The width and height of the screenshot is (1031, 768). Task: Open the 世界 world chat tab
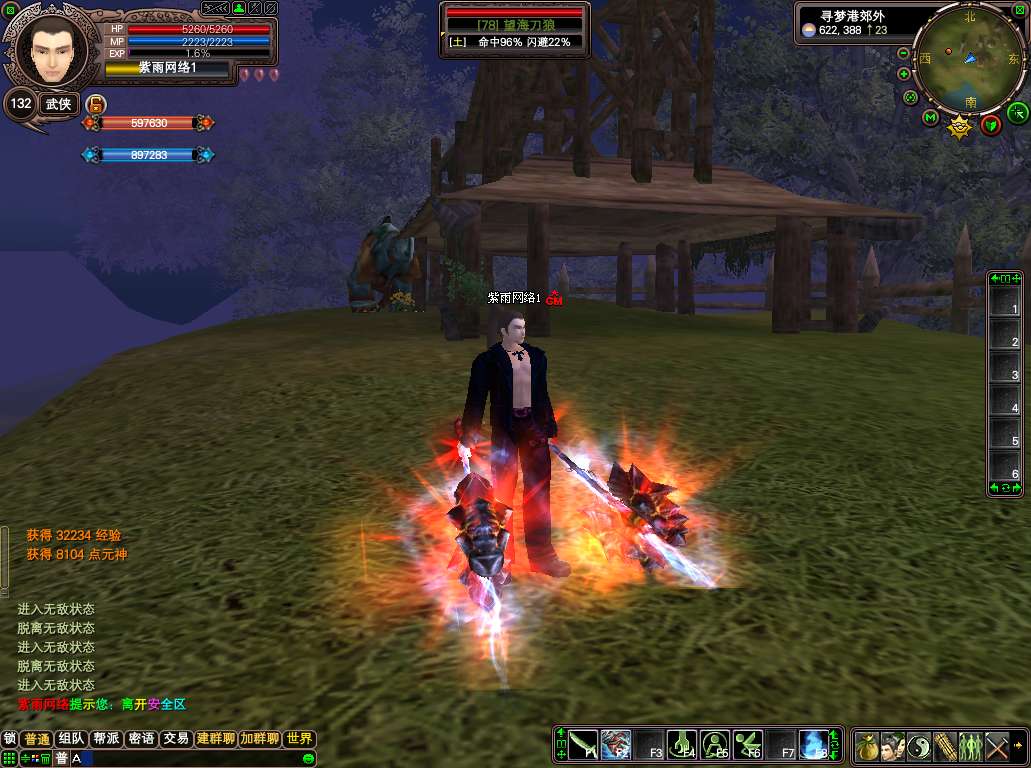[299, 739]
